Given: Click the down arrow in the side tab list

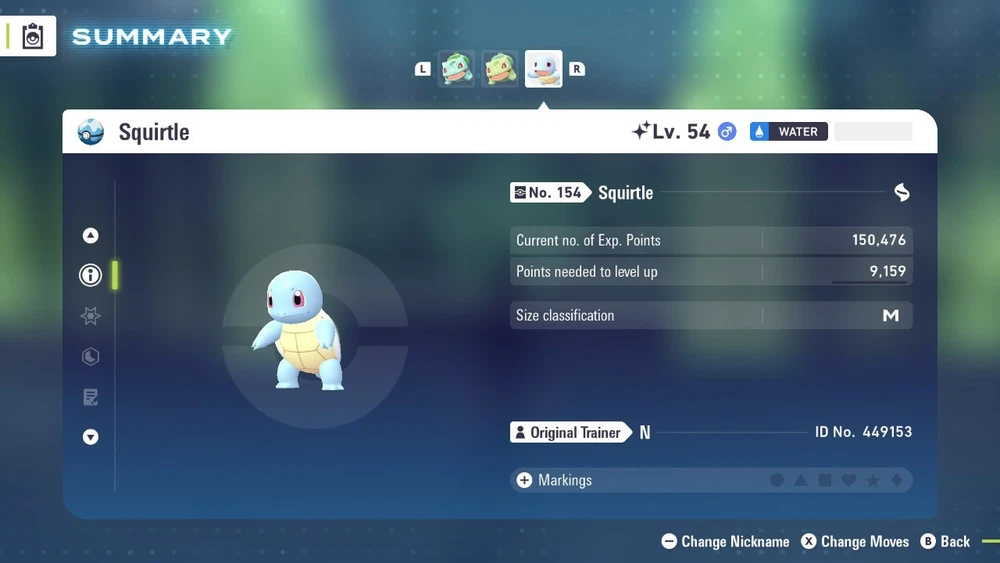Looking at the screenshot, I should (x=91, y=437).
